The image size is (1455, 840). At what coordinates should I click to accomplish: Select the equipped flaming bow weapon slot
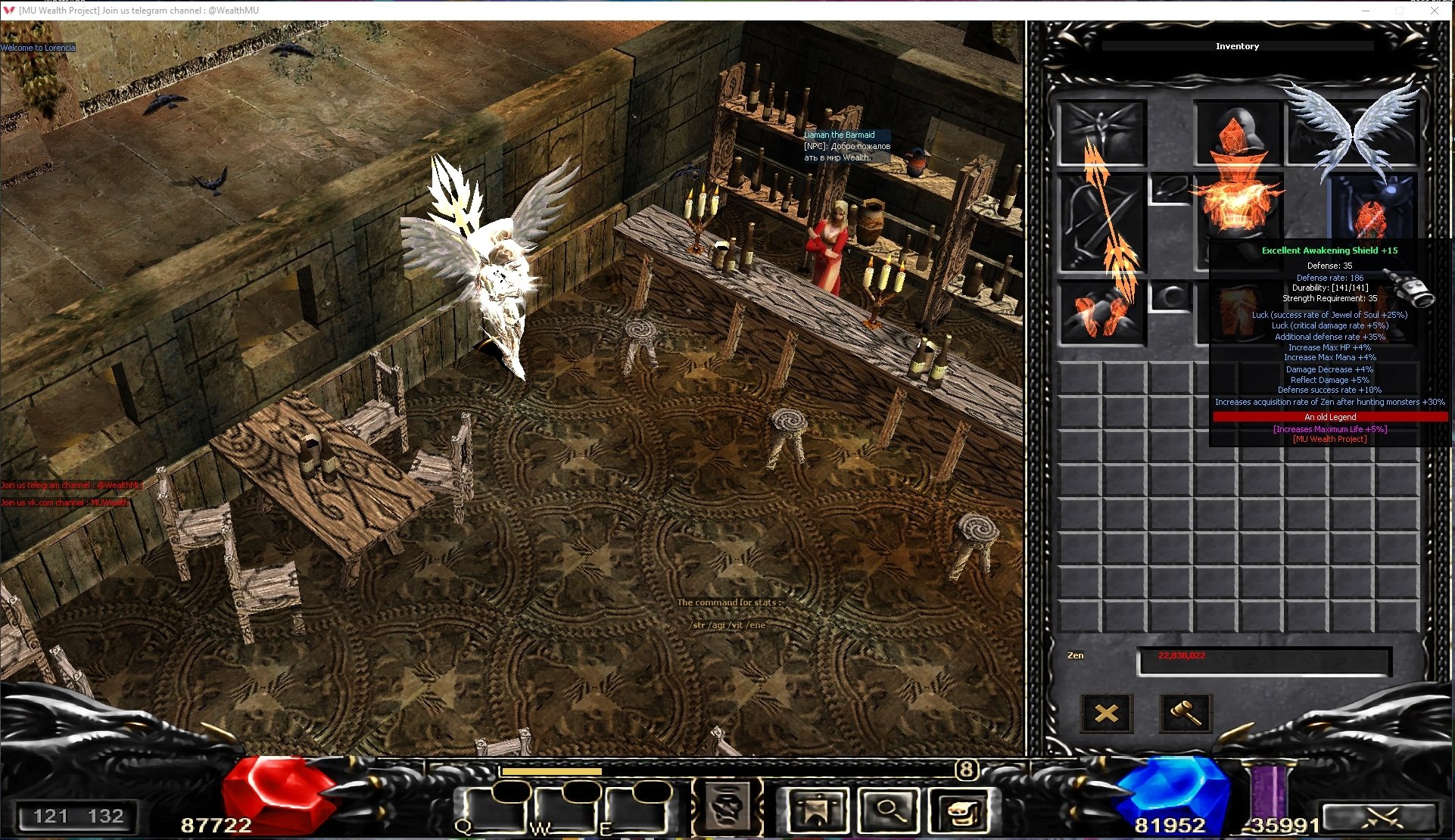1101,223
